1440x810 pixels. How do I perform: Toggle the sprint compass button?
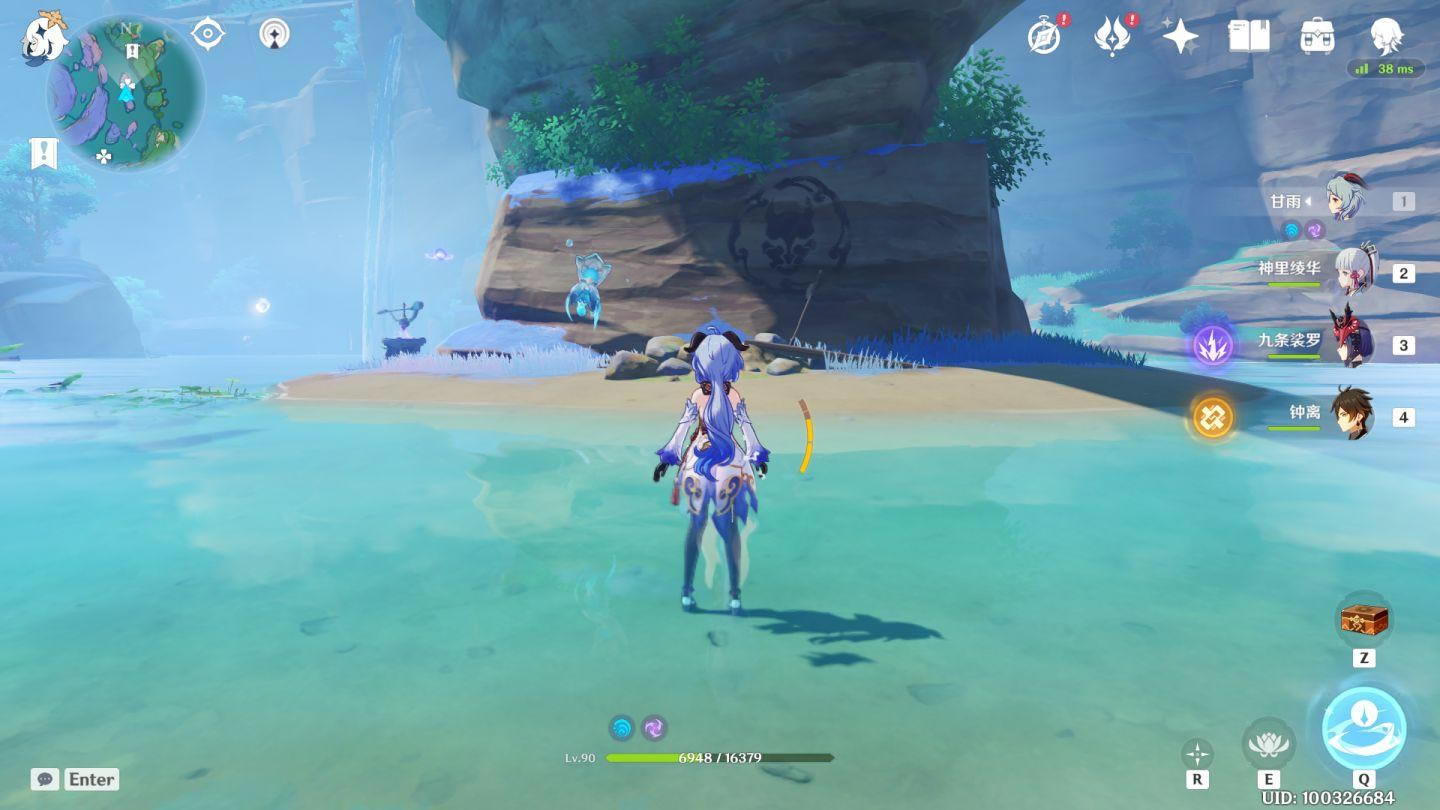1197,754
